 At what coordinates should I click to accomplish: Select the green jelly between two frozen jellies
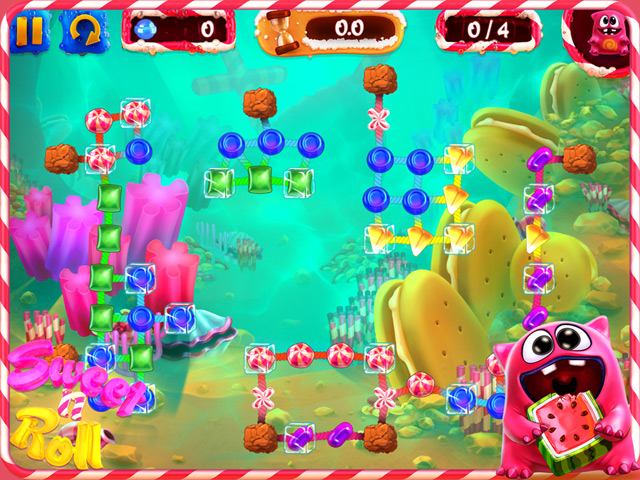(260, 180)
